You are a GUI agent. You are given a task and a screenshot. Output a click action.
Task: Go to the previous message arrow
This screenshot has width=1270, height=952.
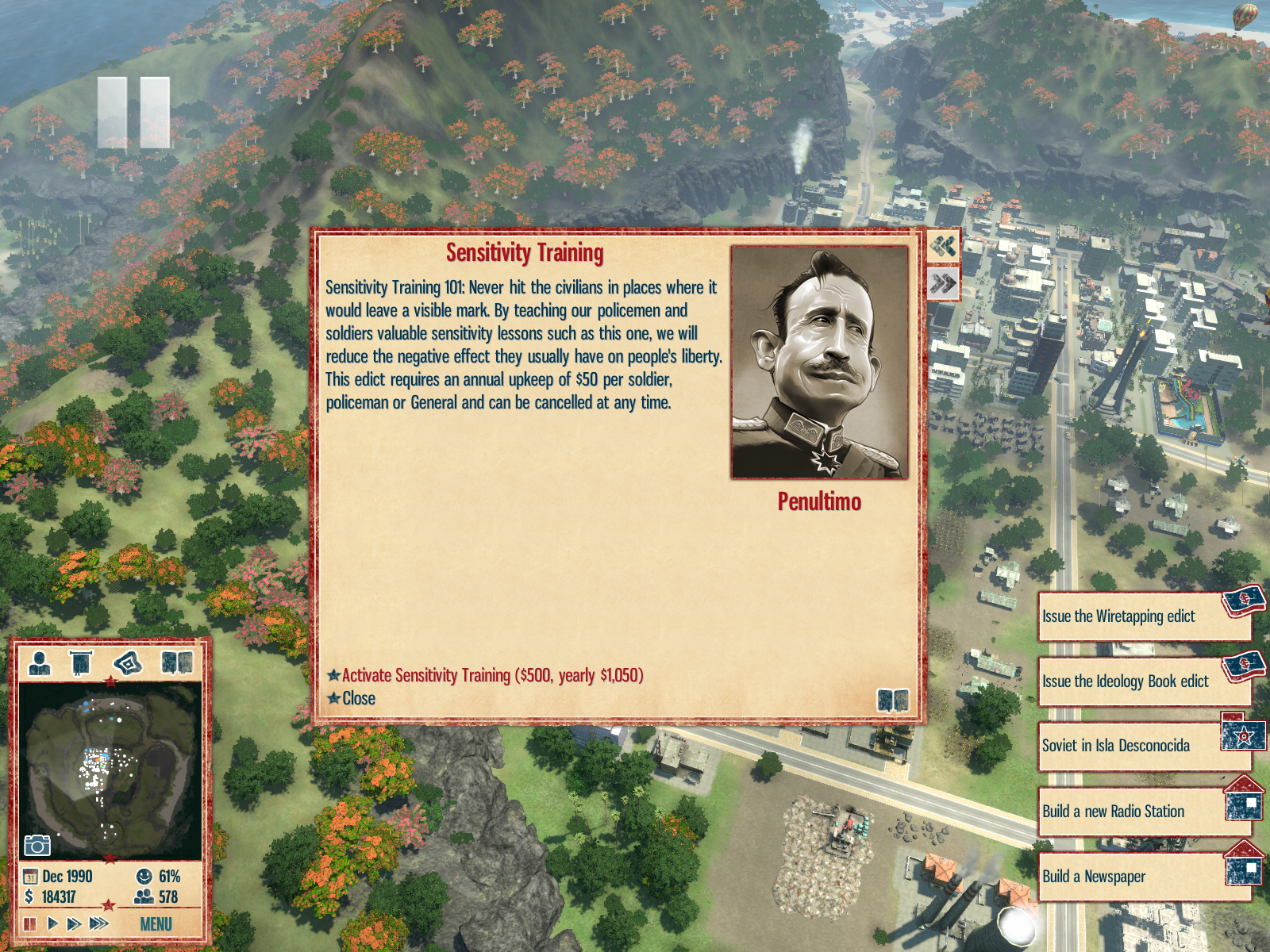pyautogui.click(x=943, y=246)
